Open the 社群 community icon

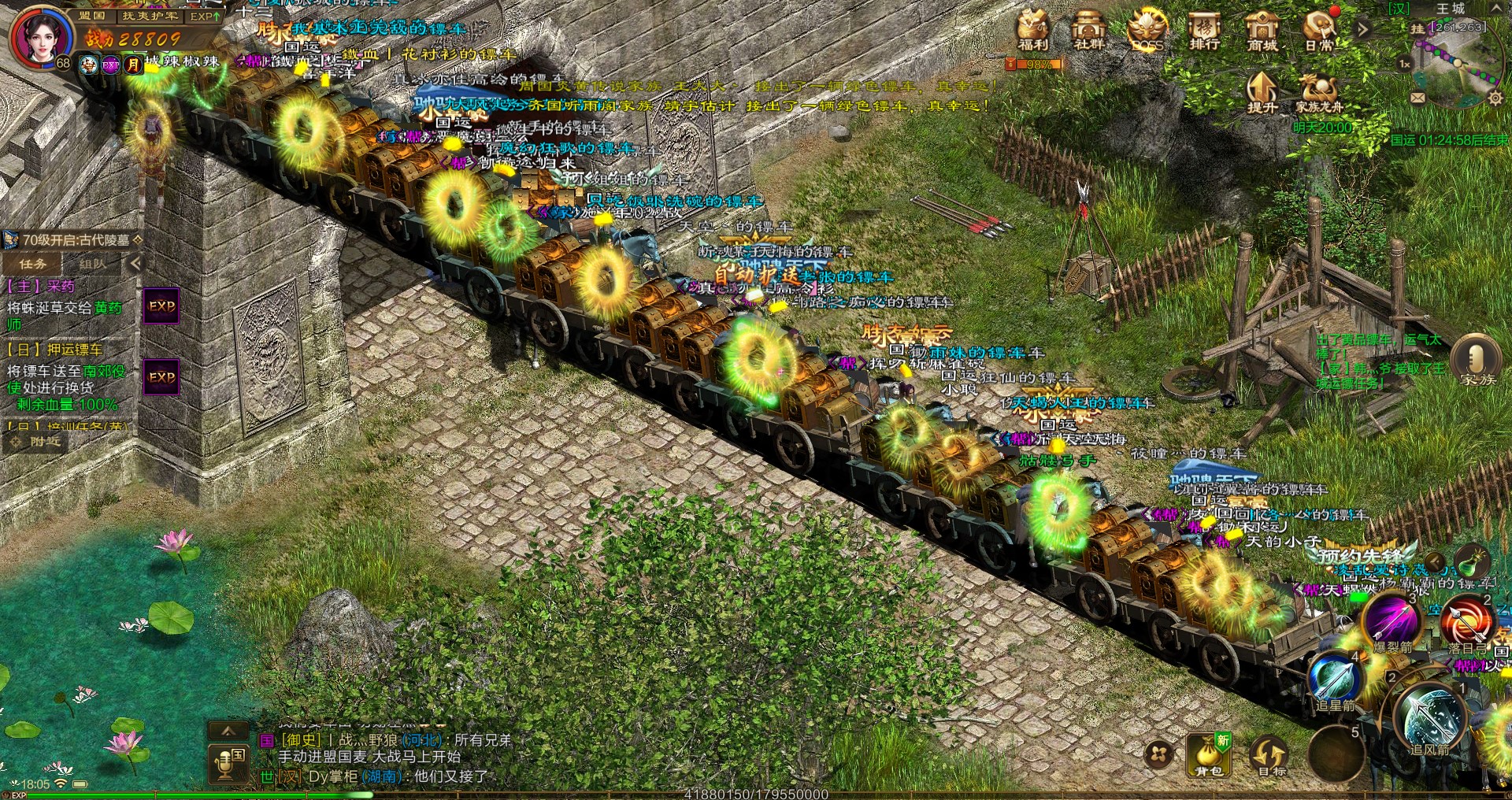click(1090, 31)
